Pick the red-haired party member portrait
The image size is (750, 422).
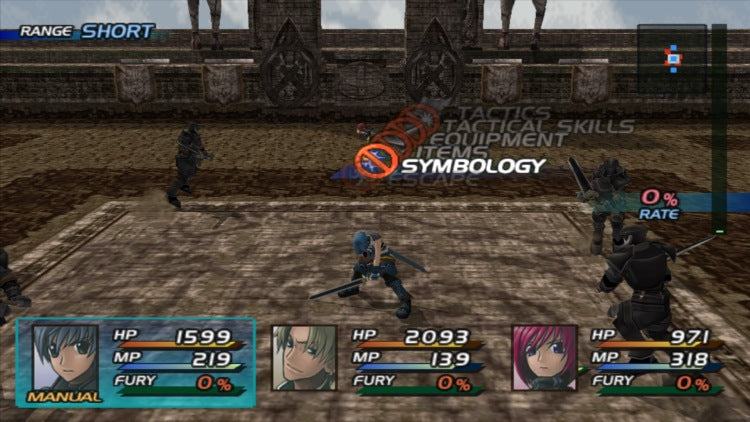[544, 358]
